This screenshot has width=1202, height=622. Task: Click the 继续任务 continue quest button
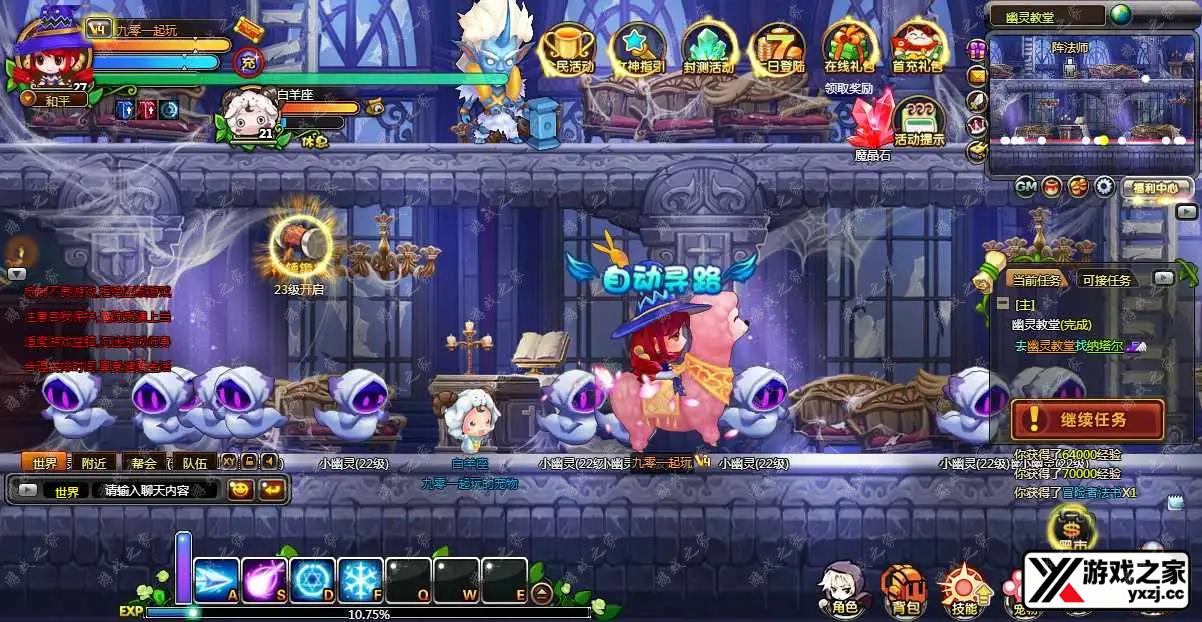coord(1087,420)
